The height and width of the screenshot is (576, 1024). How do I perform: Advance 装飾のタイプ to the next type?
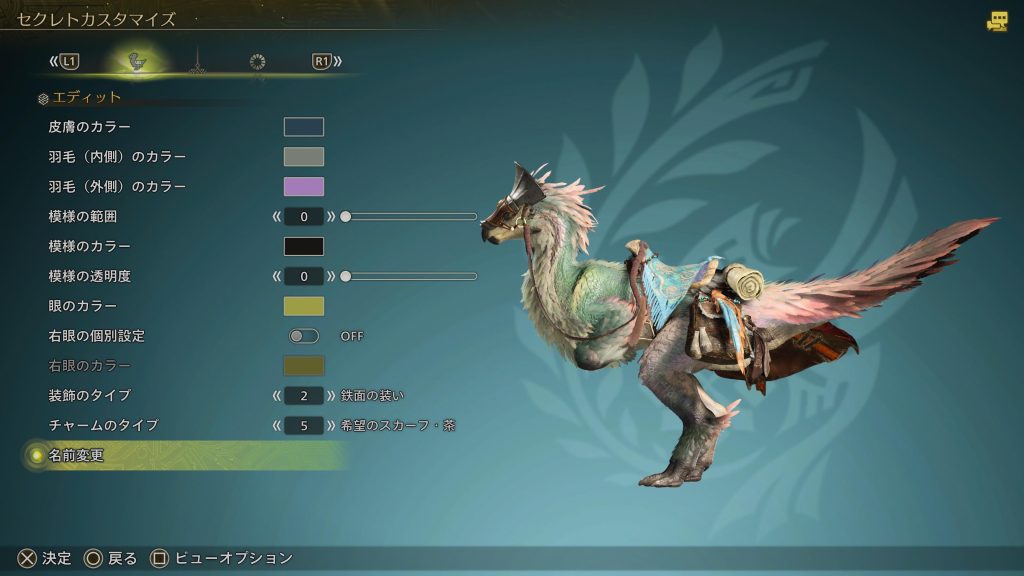point(331,395)
